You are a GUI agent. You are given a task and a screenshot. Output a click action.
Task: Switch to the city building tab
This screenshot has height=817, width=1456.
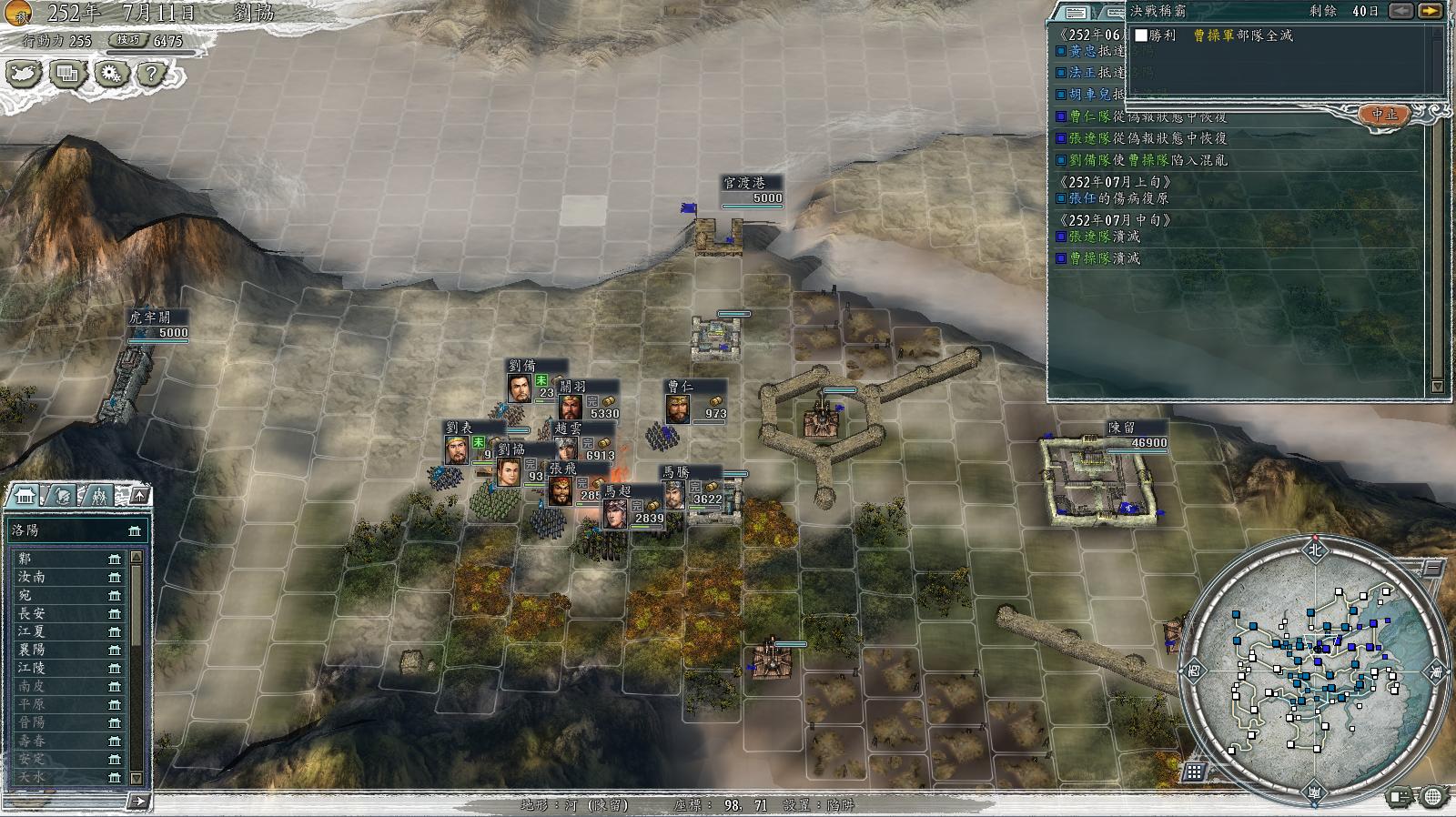coord(24,495)
